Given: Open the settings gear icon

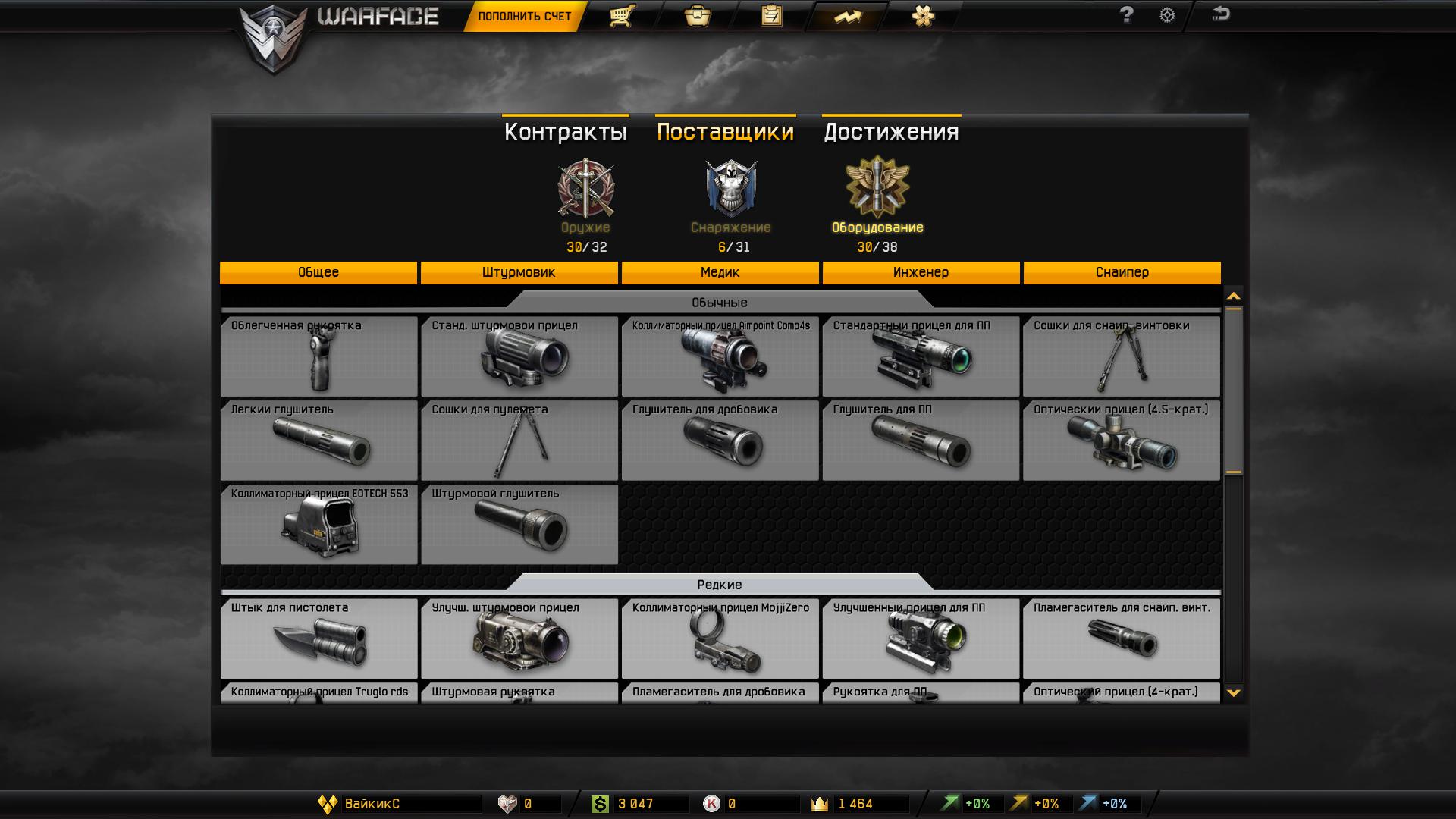Looking at the screenshot, I should click(x=1167, y=15).
